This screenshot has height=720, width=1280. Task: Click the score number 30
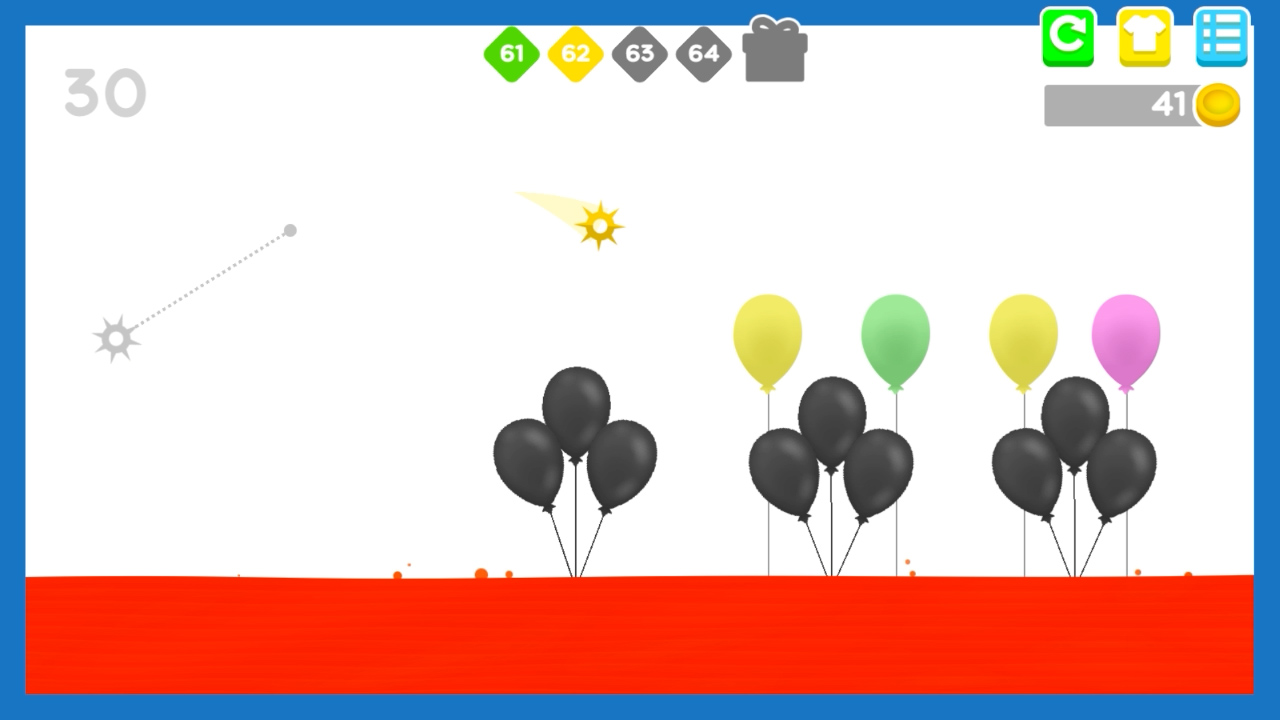coord(105,92)
